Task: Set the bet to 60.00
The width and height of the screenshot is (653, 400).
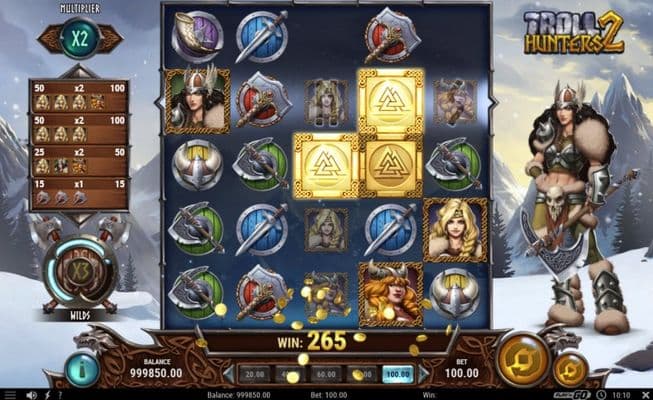Action: coord(326,374)
